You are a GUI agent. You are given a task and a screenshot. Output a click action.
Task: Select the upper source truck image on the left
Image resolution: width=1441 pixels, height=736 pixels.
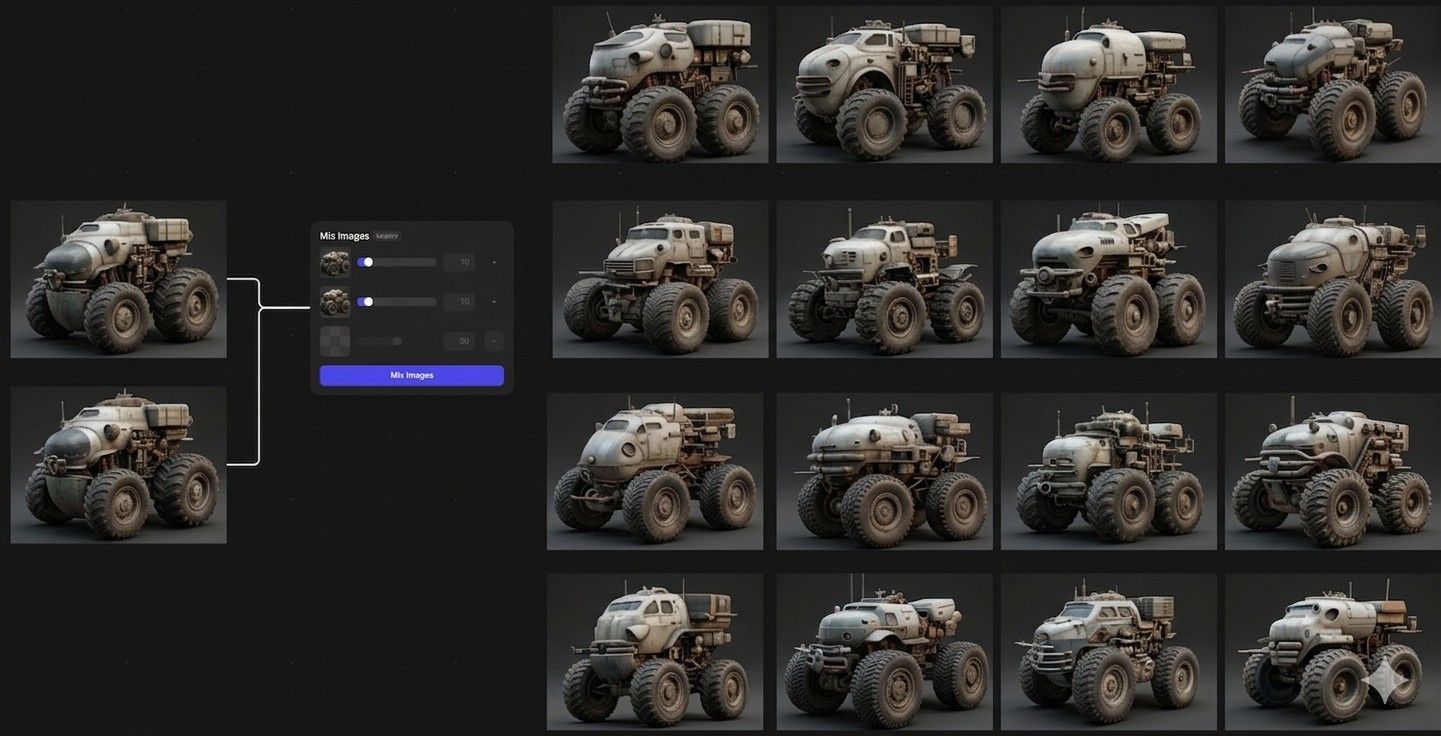[118, 278]
